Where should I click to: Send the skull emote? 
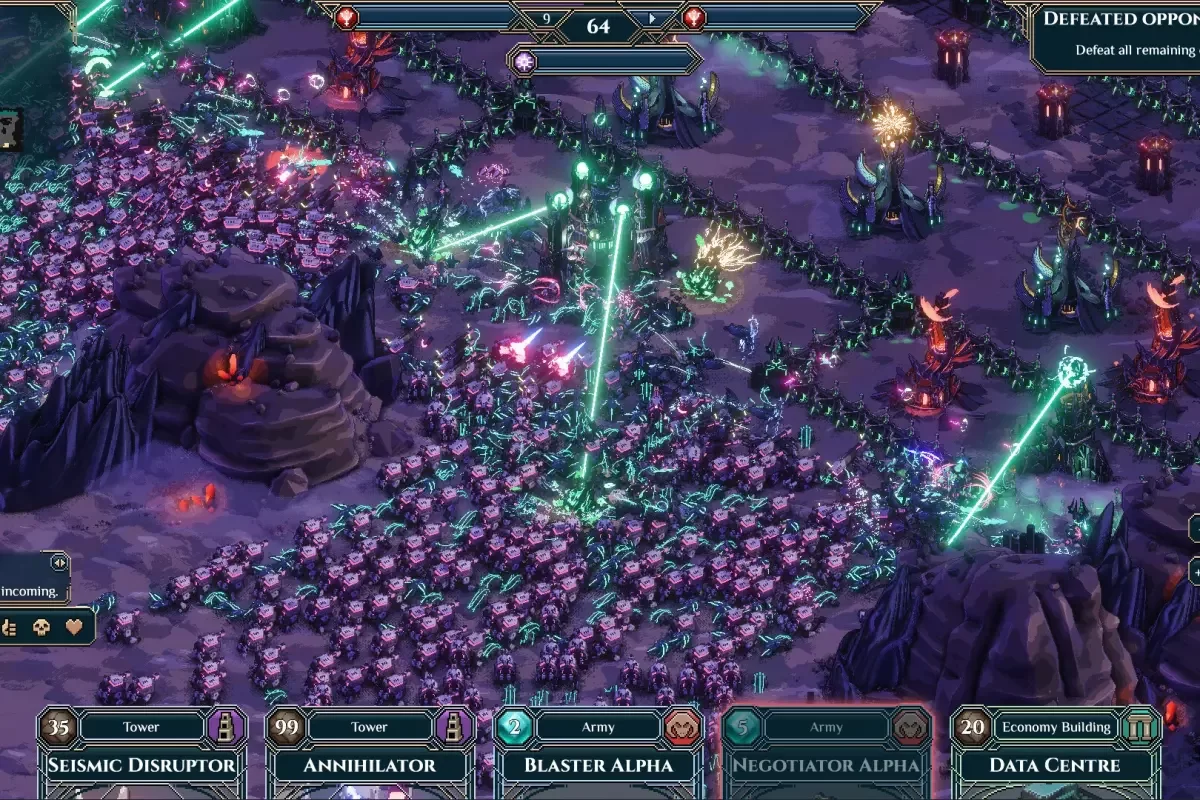pos(41,628)
